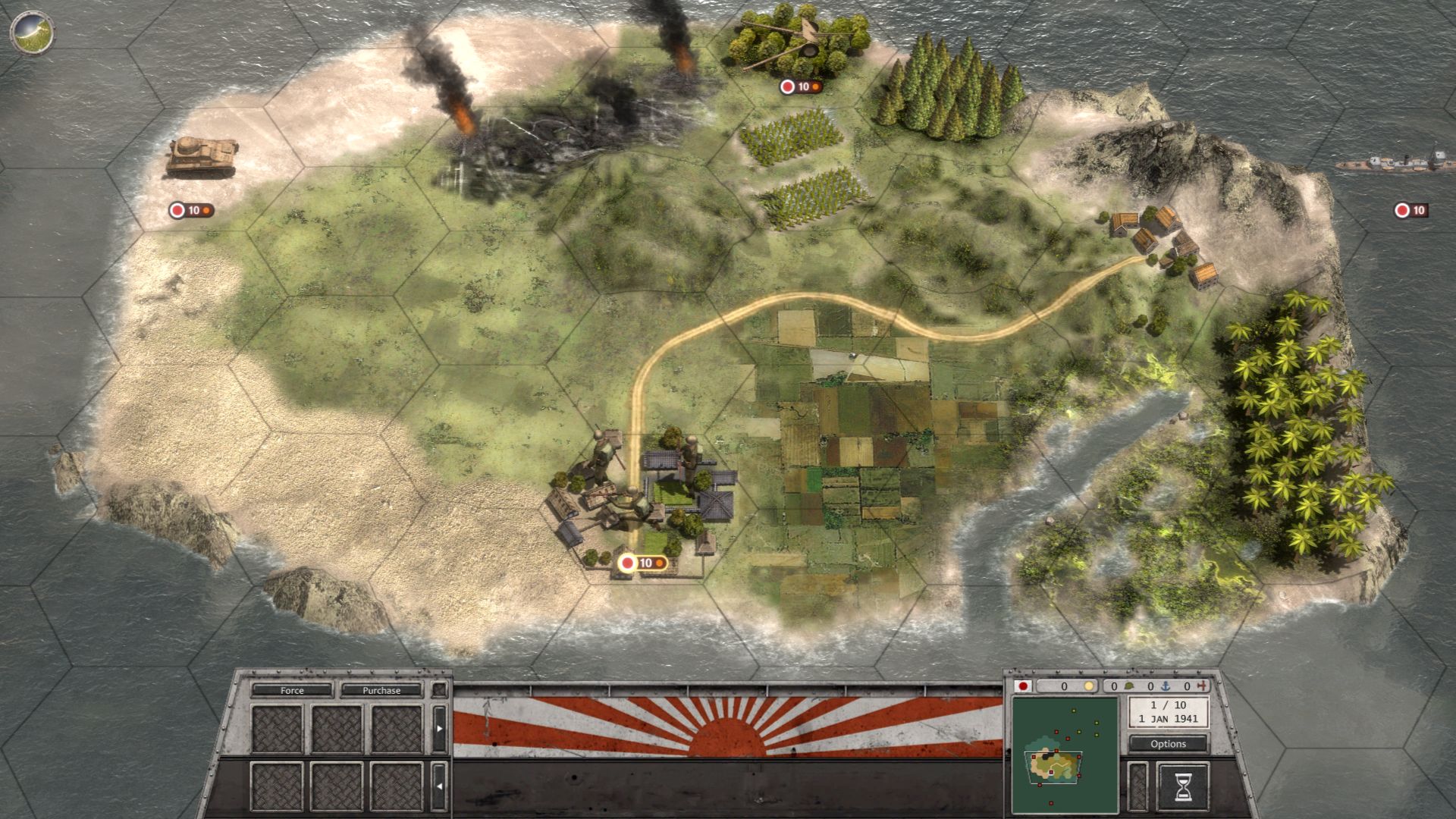Open the Force tab

click(292, 691)
